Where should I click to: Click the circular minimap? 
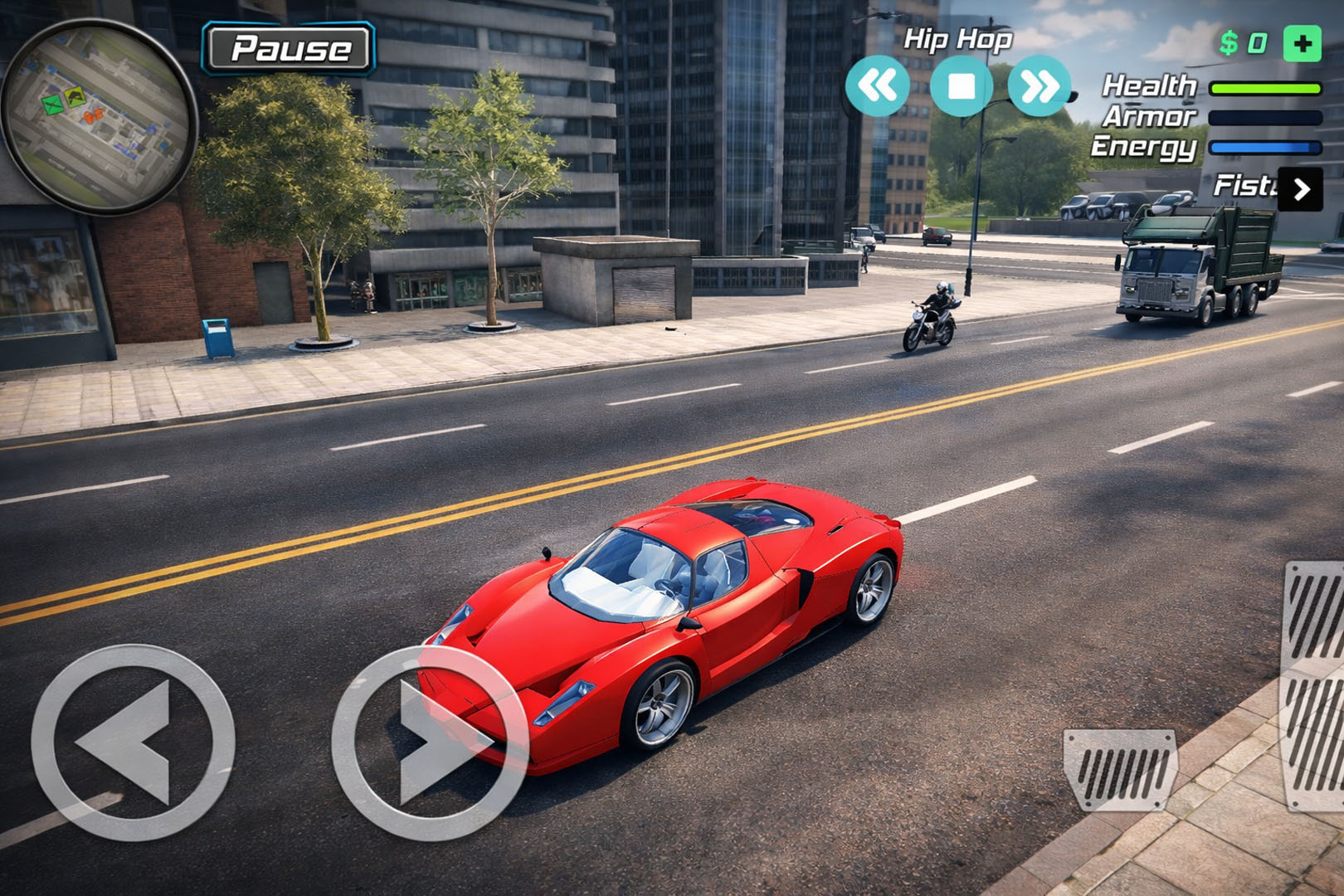100,116
